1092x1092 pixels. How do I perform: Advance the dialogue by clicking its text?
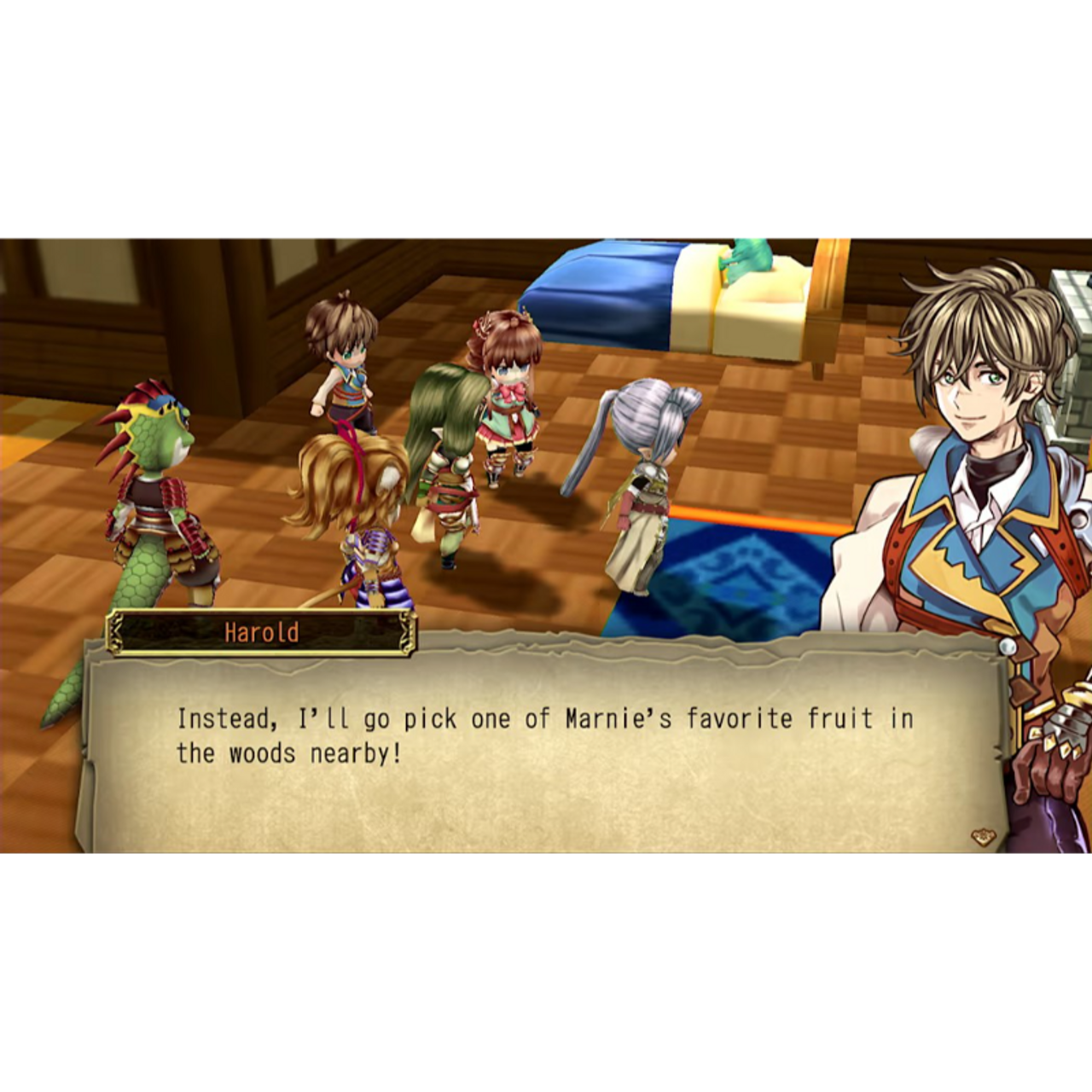pos(546,735)
